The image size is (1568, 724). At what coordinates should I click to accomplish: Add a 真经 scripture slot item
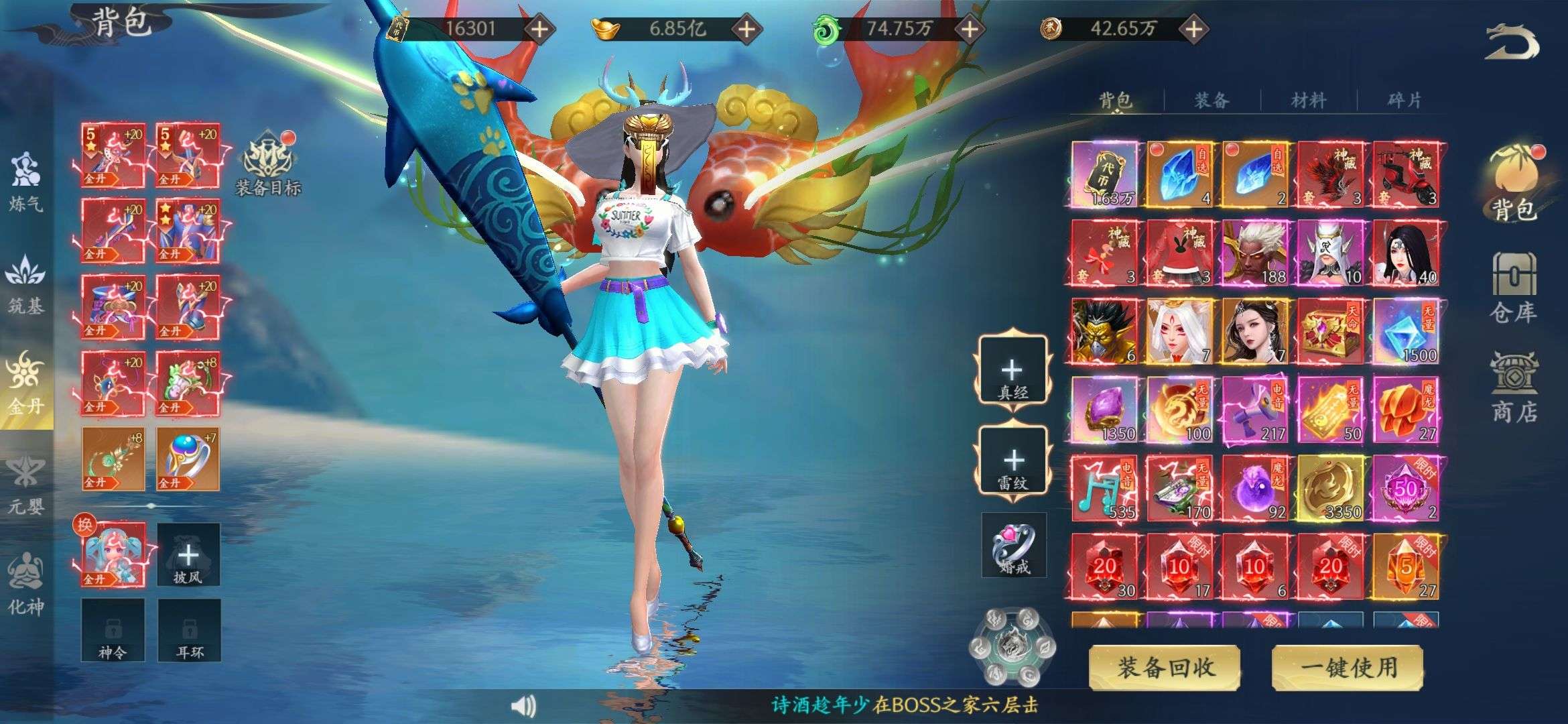1012,371
